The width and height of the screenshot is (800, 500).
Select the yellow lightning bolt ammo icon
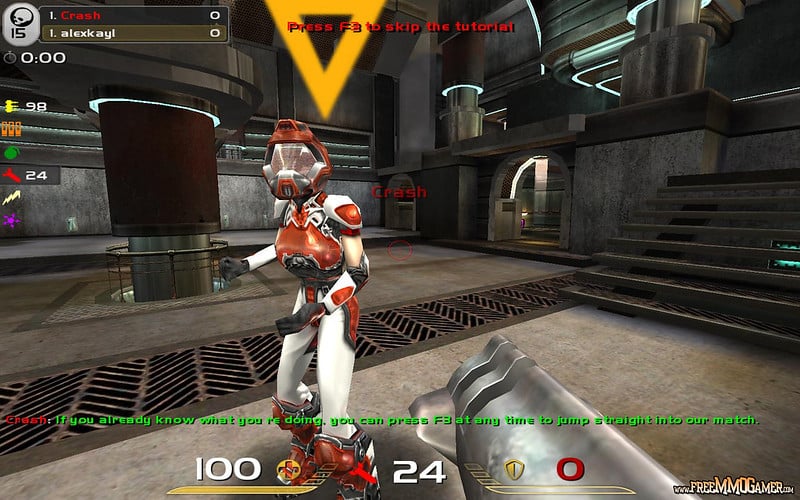click(x=11, y=198)
